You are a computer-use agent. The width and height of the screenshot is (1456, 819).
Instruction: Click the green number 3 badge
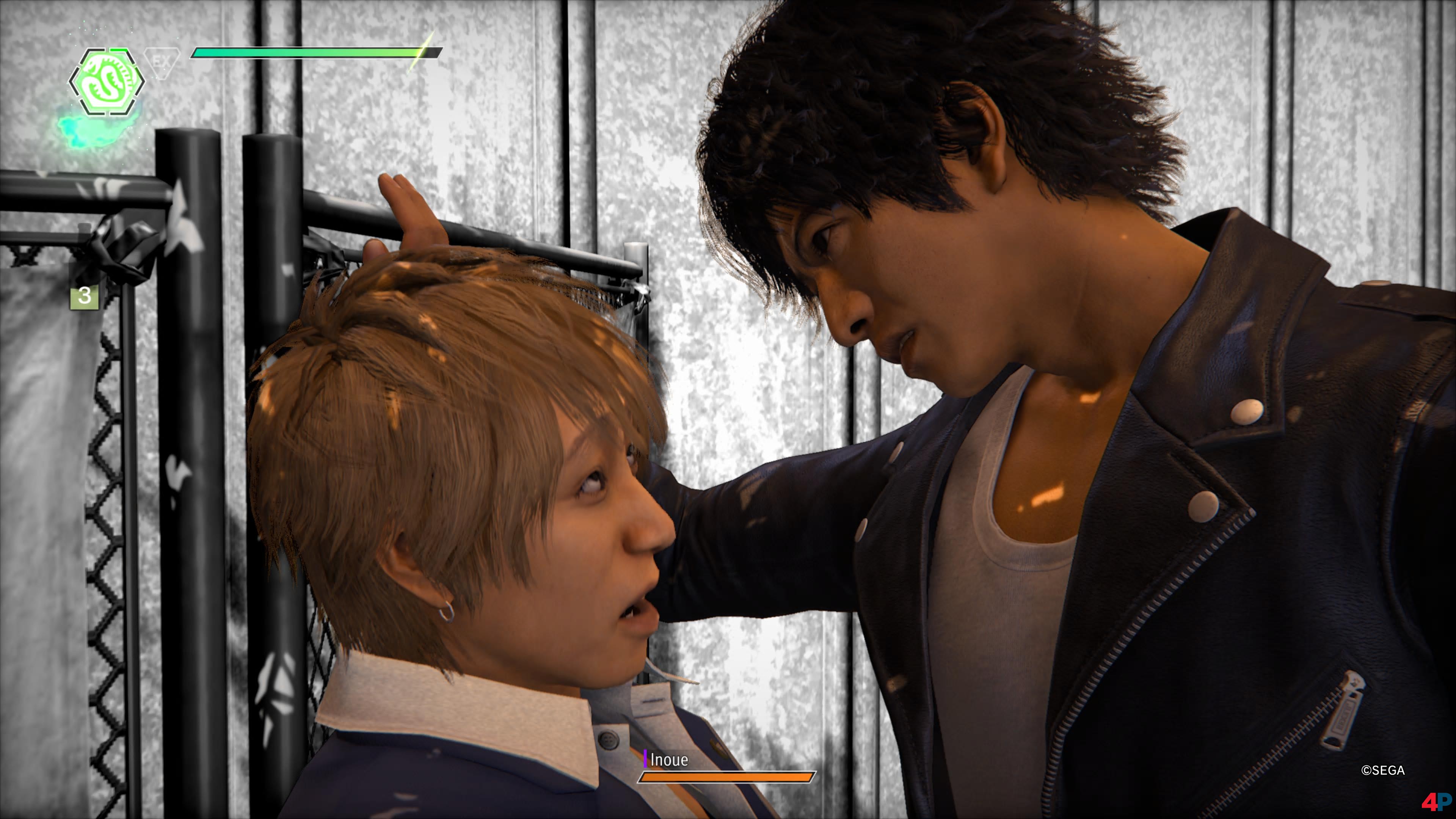(84, 296)
